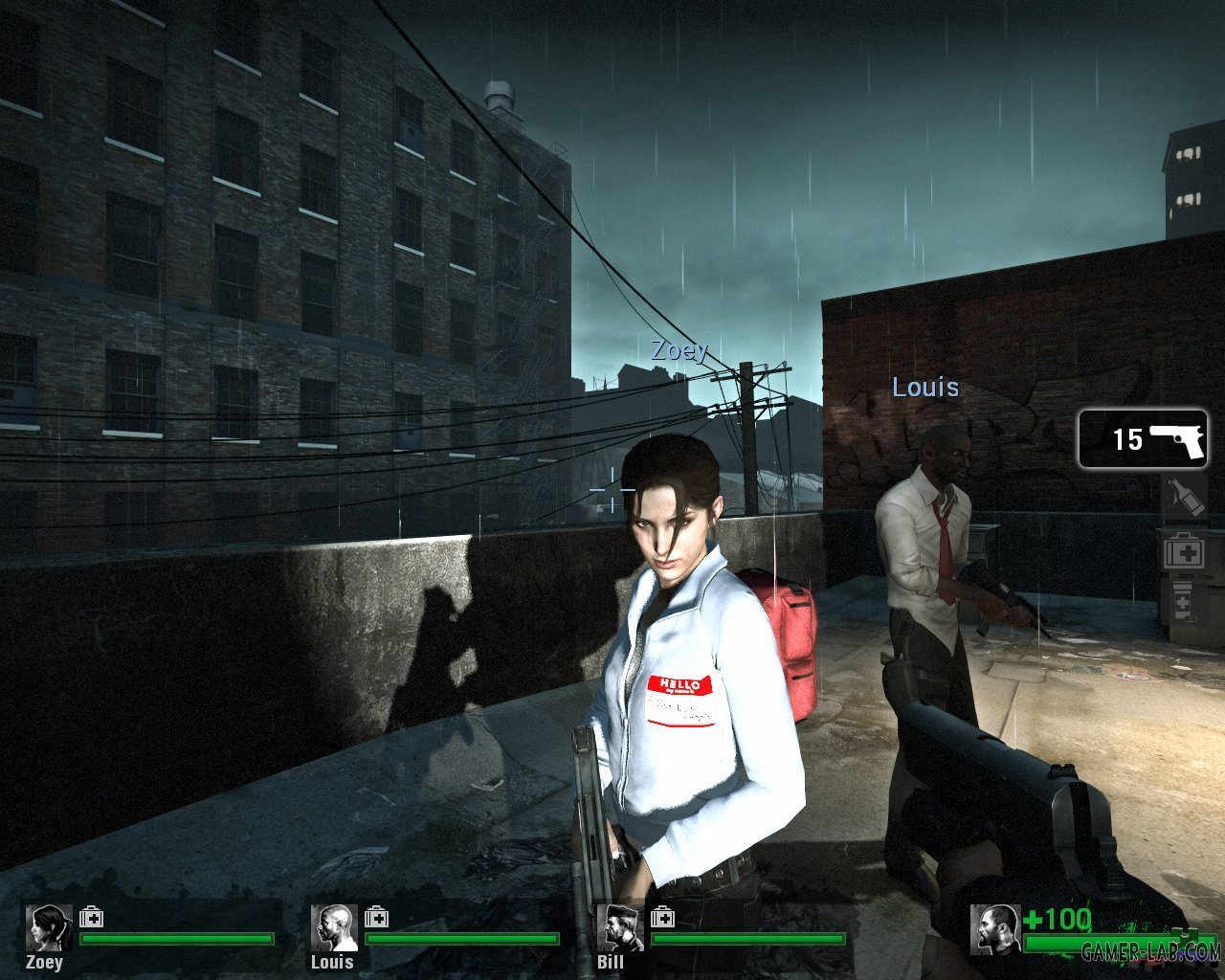Click your own survivor portrait
The height and width of the screenshot is (980, 1225).
tap(993, 930)
